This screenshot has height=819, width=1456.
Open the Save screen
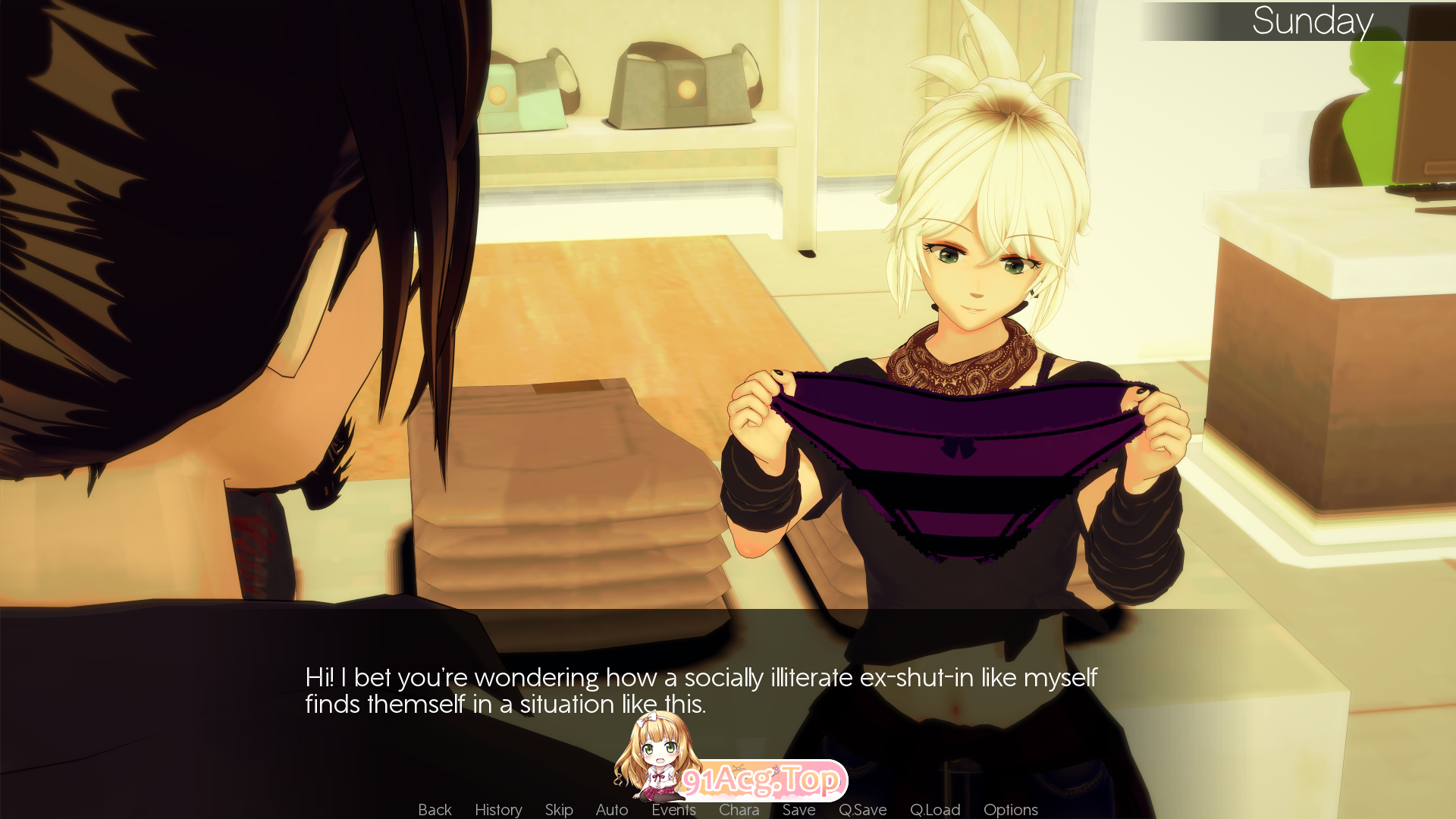point(799,809)
